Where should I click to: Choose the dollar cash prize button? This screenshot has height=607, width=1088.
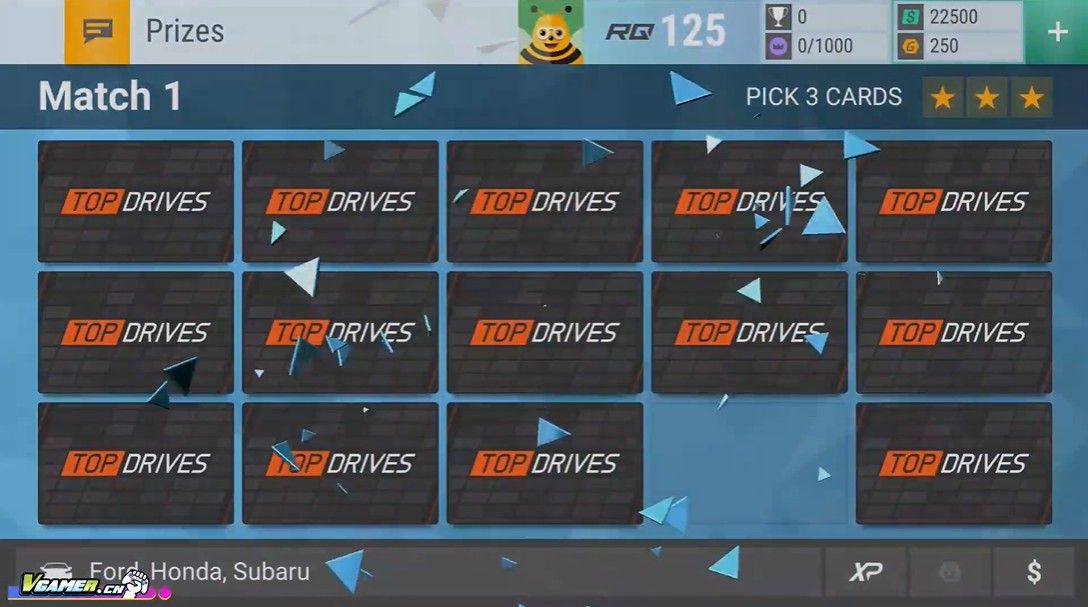pyautogui.click(x=1034, y=572)
